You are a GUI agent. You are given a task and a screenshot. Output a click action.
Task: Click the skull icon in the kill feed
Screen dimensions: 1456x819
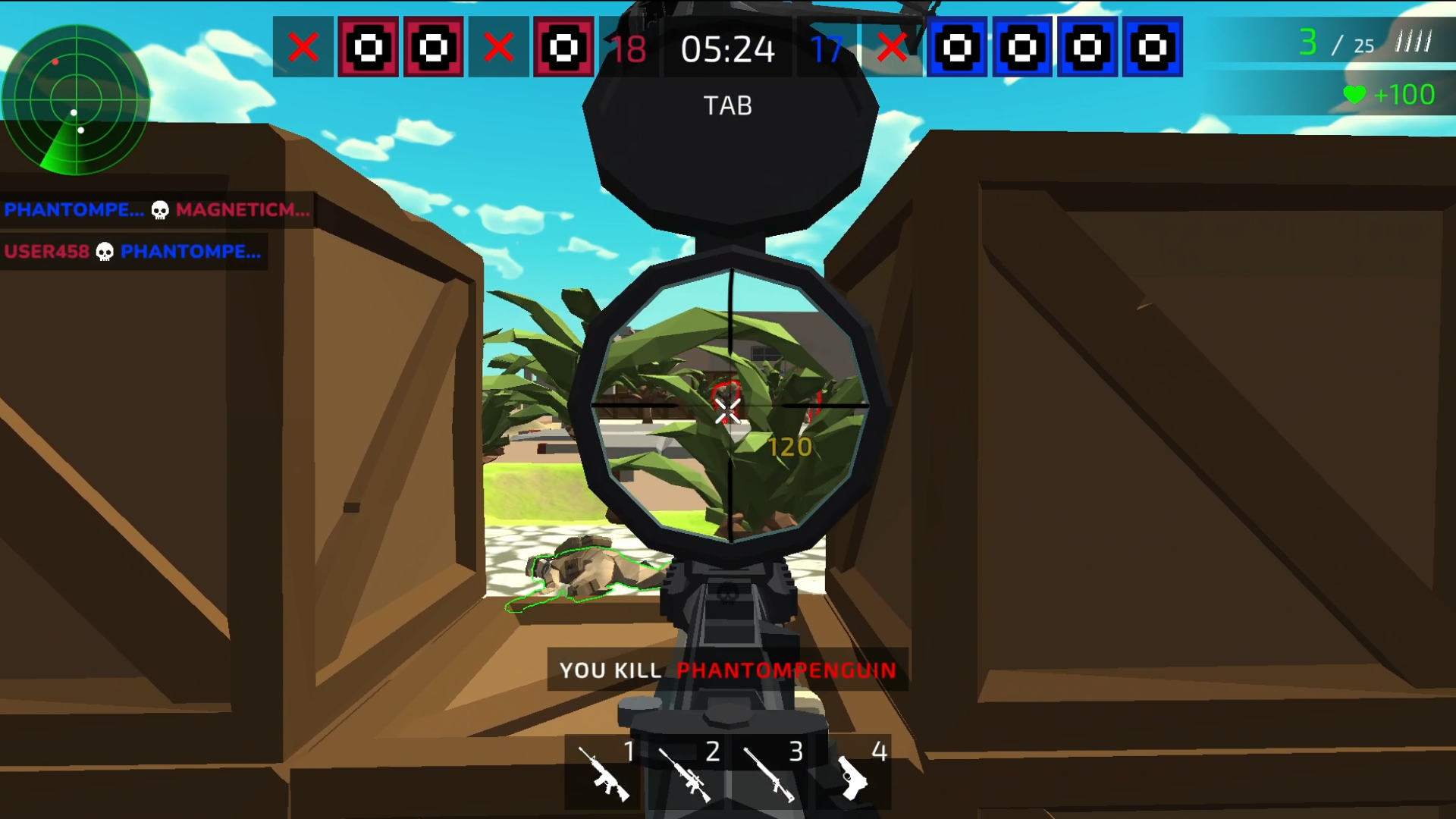click(x=159, y=210)
